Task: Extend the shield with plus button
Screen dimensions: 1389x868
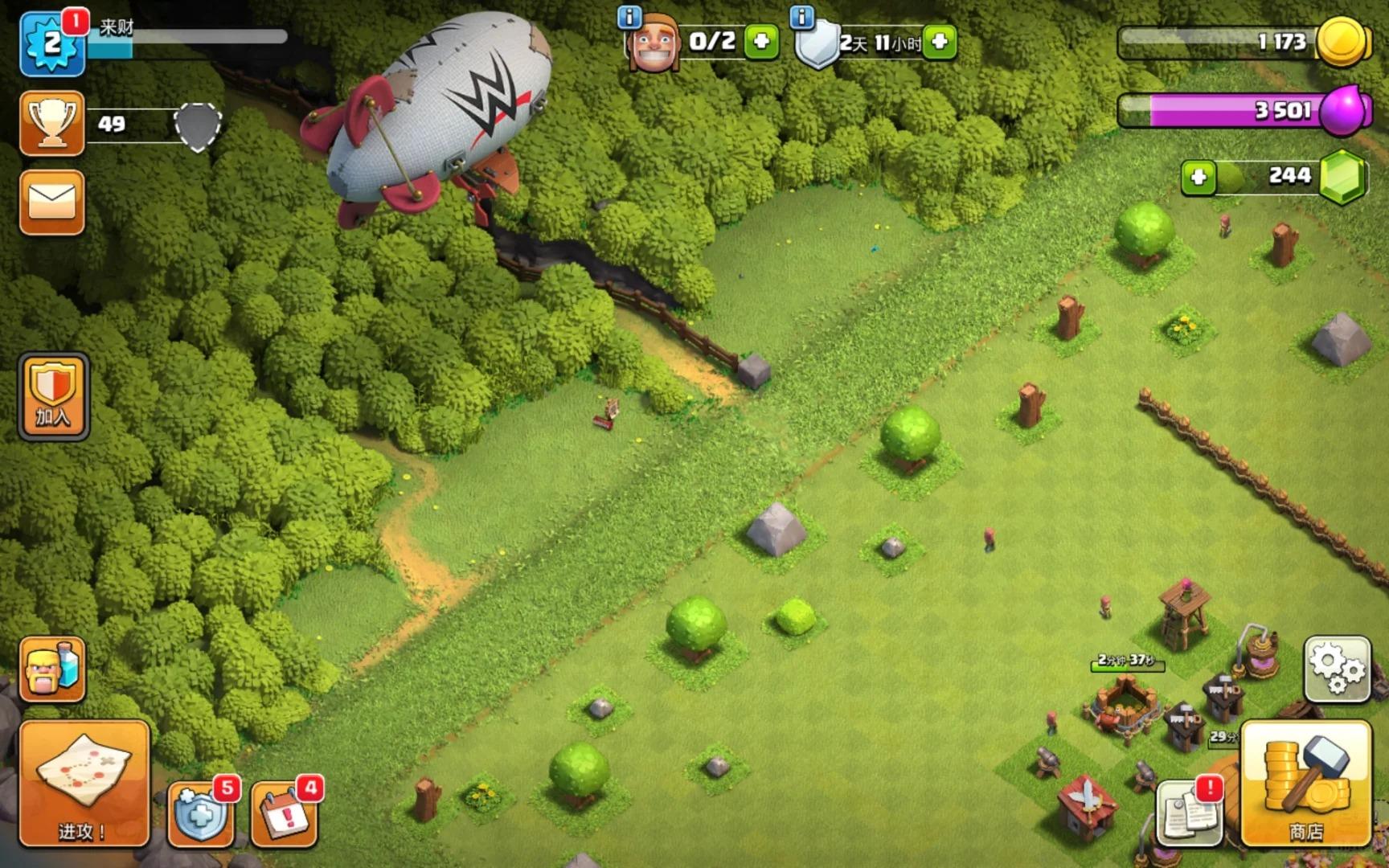Action: point(940,41)
